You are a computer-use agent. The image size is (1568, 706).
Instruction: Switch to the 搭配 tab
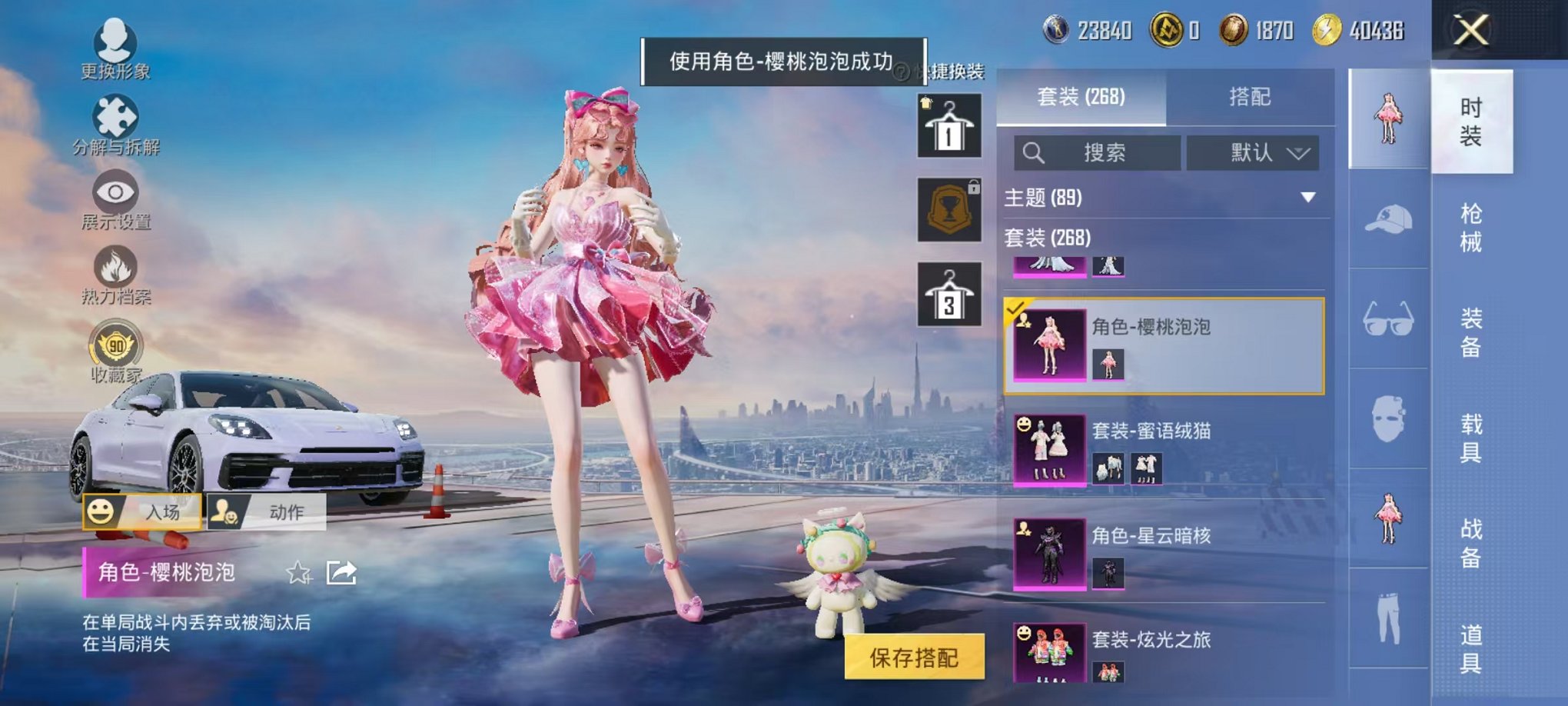tap(1251, 97)
